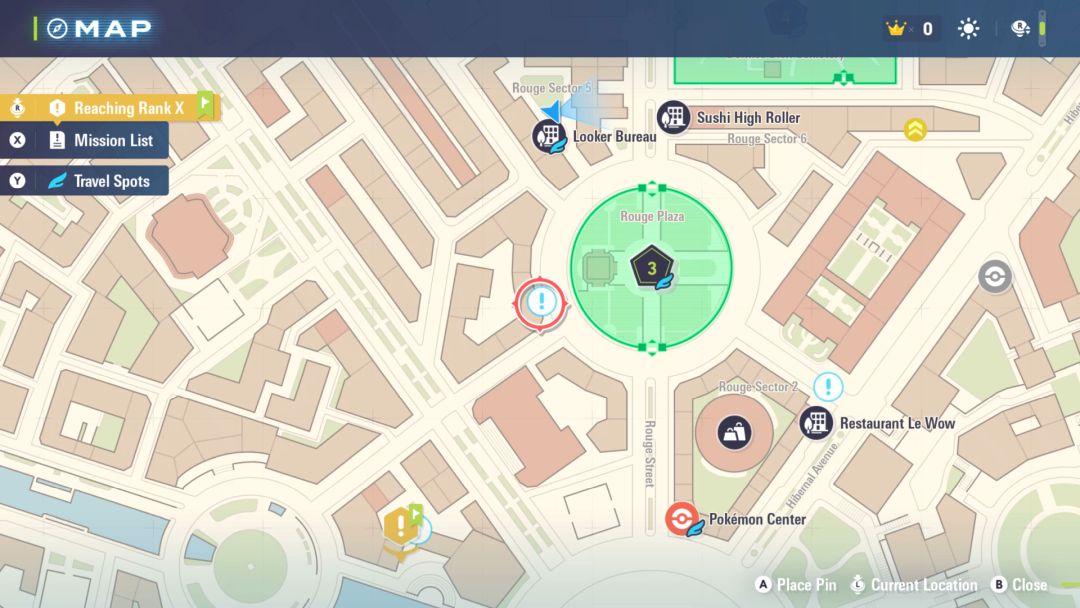1080x608 pixels.
Task: Select the Looker Bureau map marker
Action: click(x=549, y=136)
